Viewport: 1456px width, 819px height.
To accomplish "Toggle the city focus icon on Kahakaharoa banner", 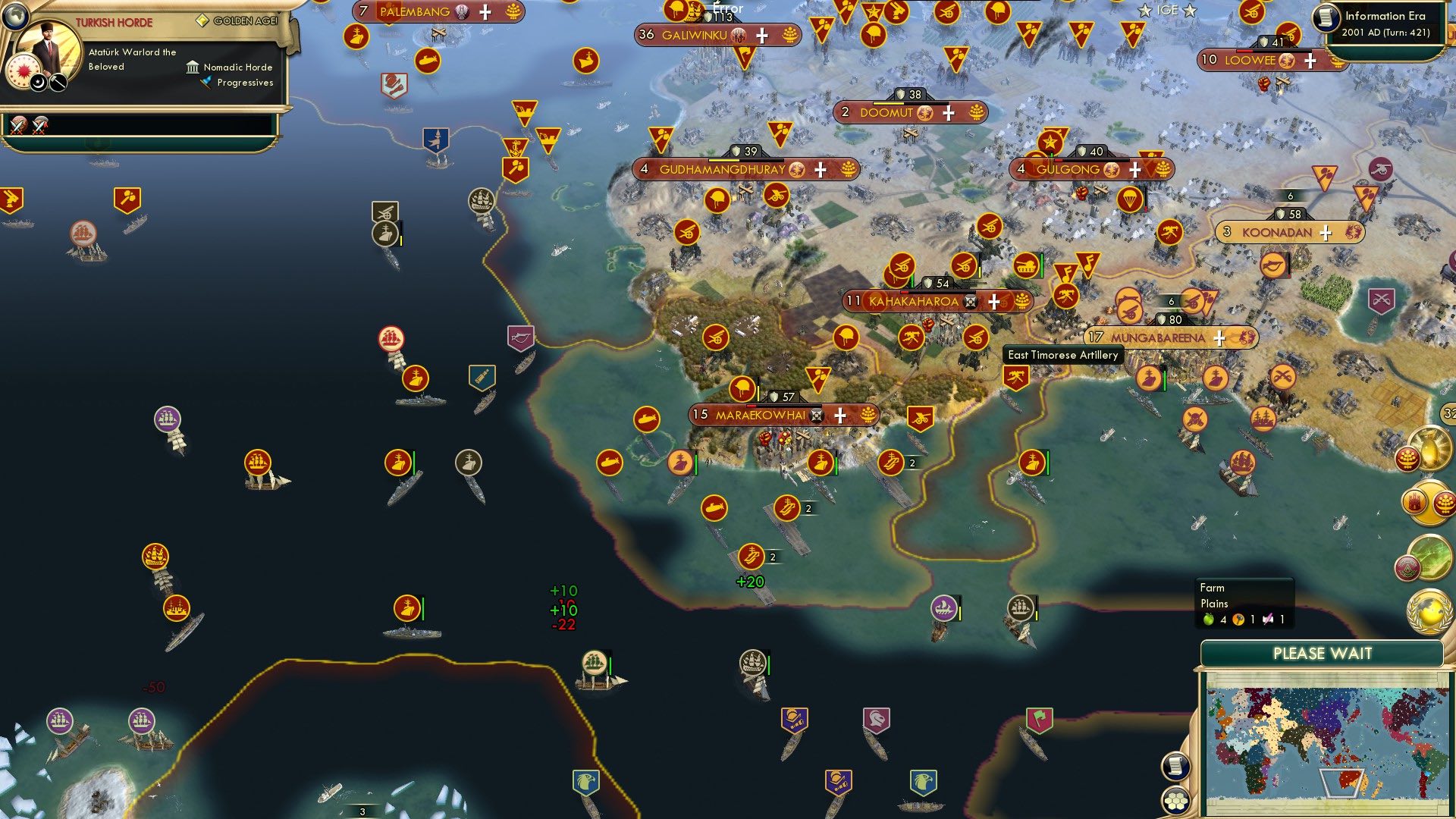I will coord(970,301).
